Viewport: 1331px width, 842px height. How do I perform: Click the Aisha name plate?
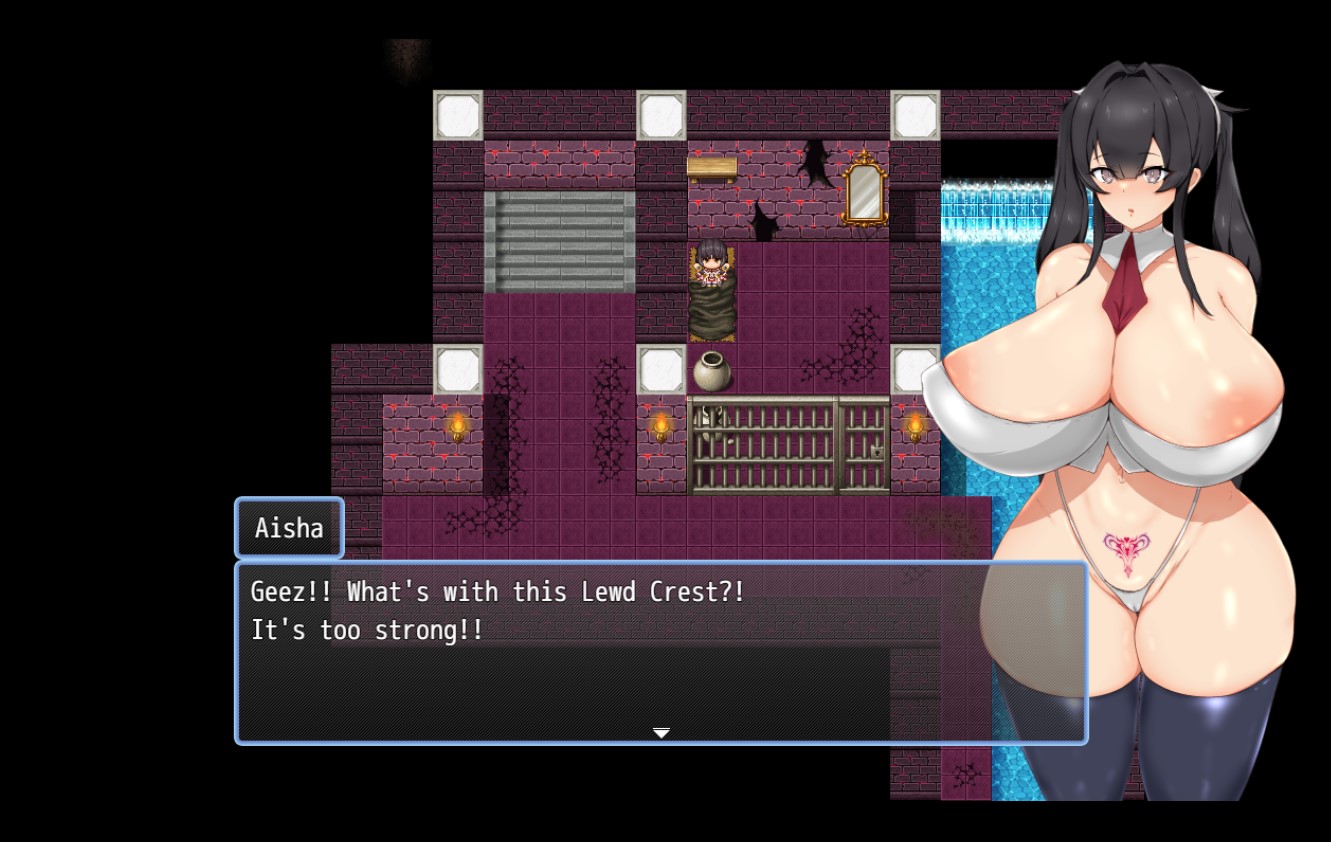tap(288, 528)
